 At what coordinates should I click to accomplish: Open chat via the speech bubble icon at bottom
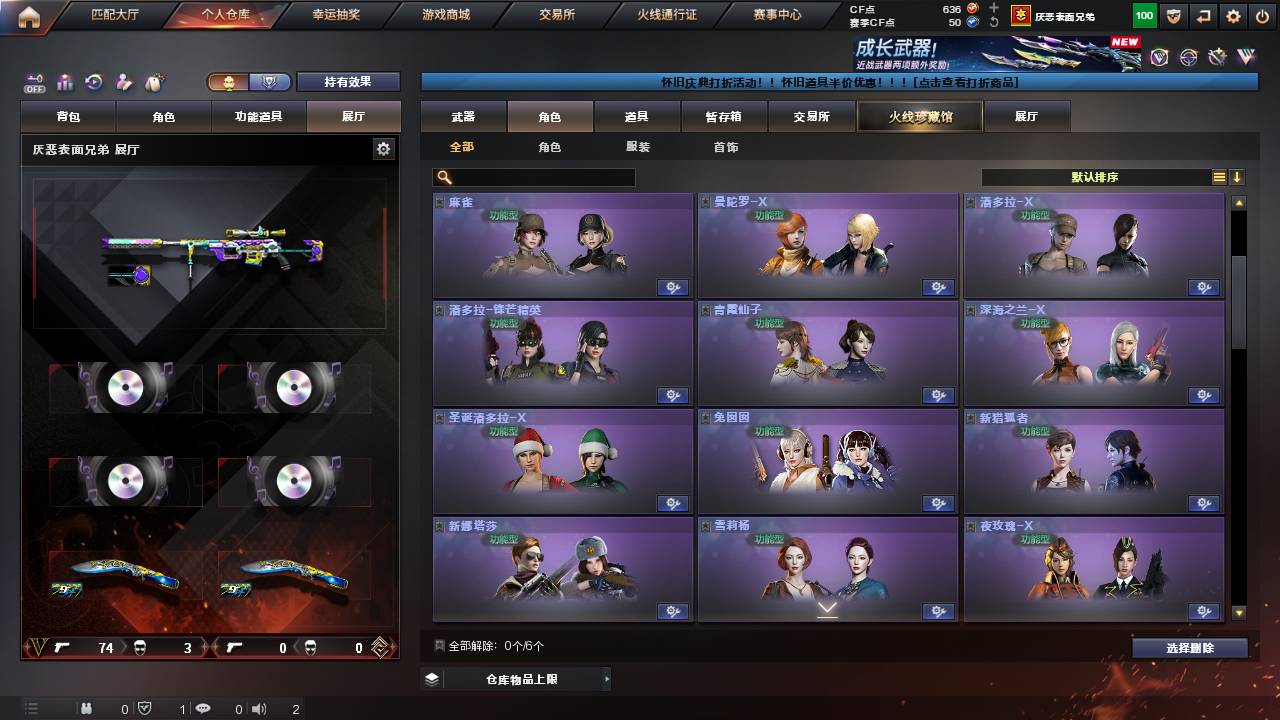203,708
